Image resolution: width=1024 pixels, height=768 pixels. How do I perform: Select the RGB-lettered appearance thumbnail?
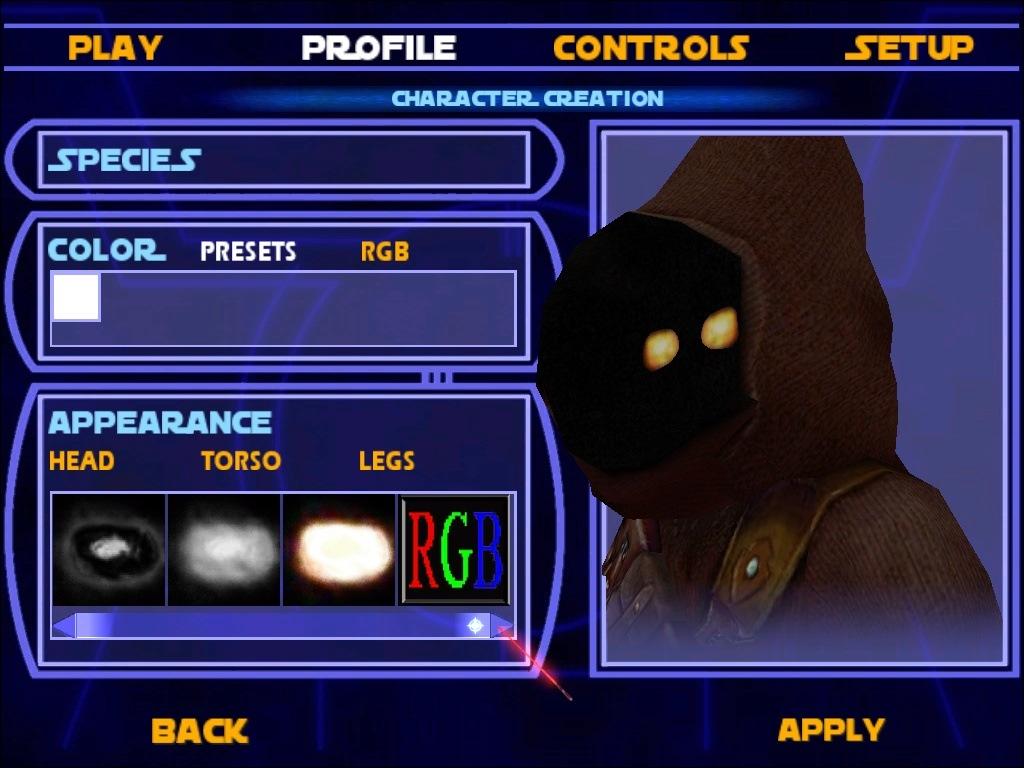[455, 549]
